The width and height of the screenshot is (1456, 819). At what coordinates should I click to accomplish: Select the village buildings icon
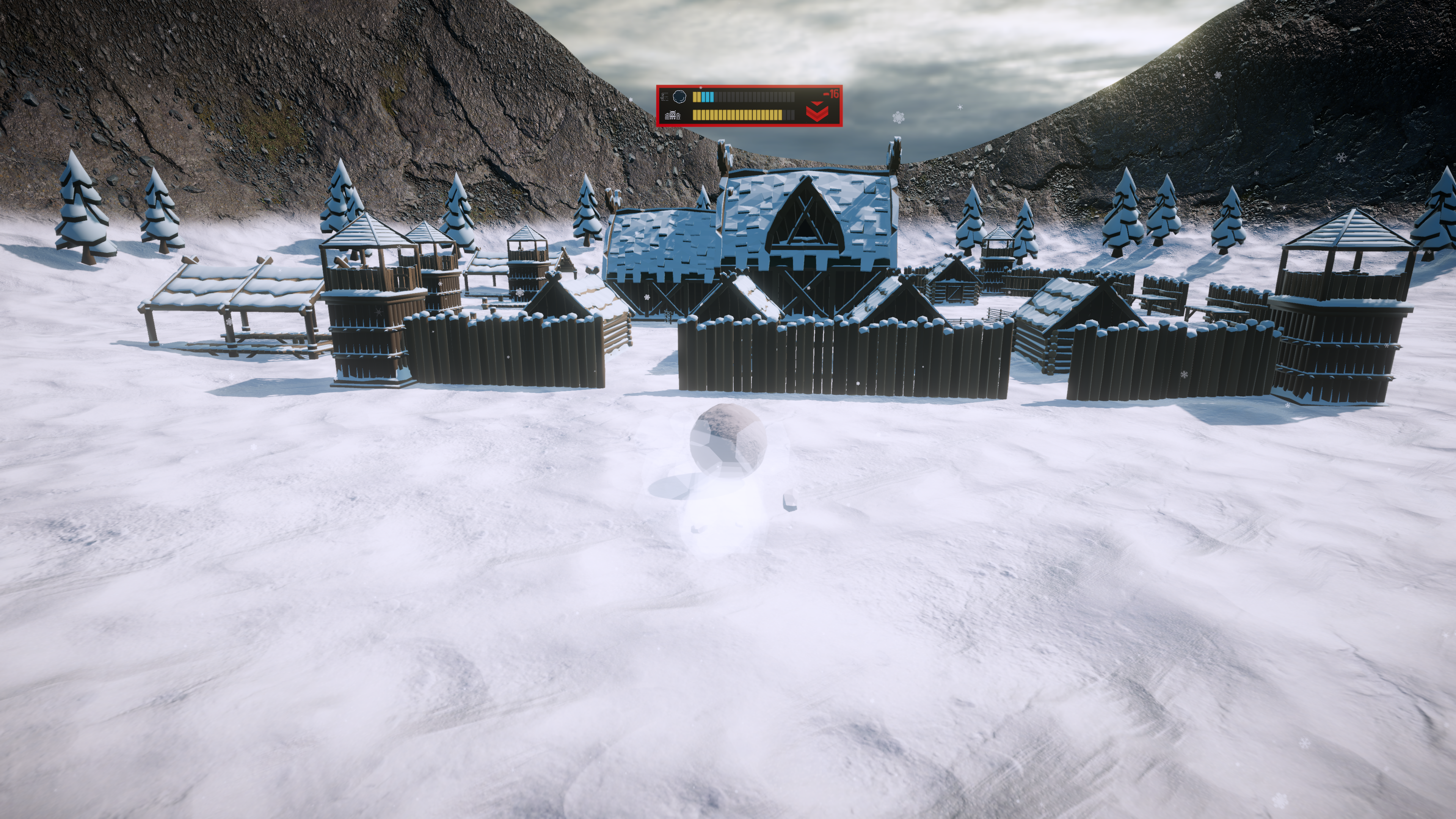pyautogui.click(x=673, y=115)
